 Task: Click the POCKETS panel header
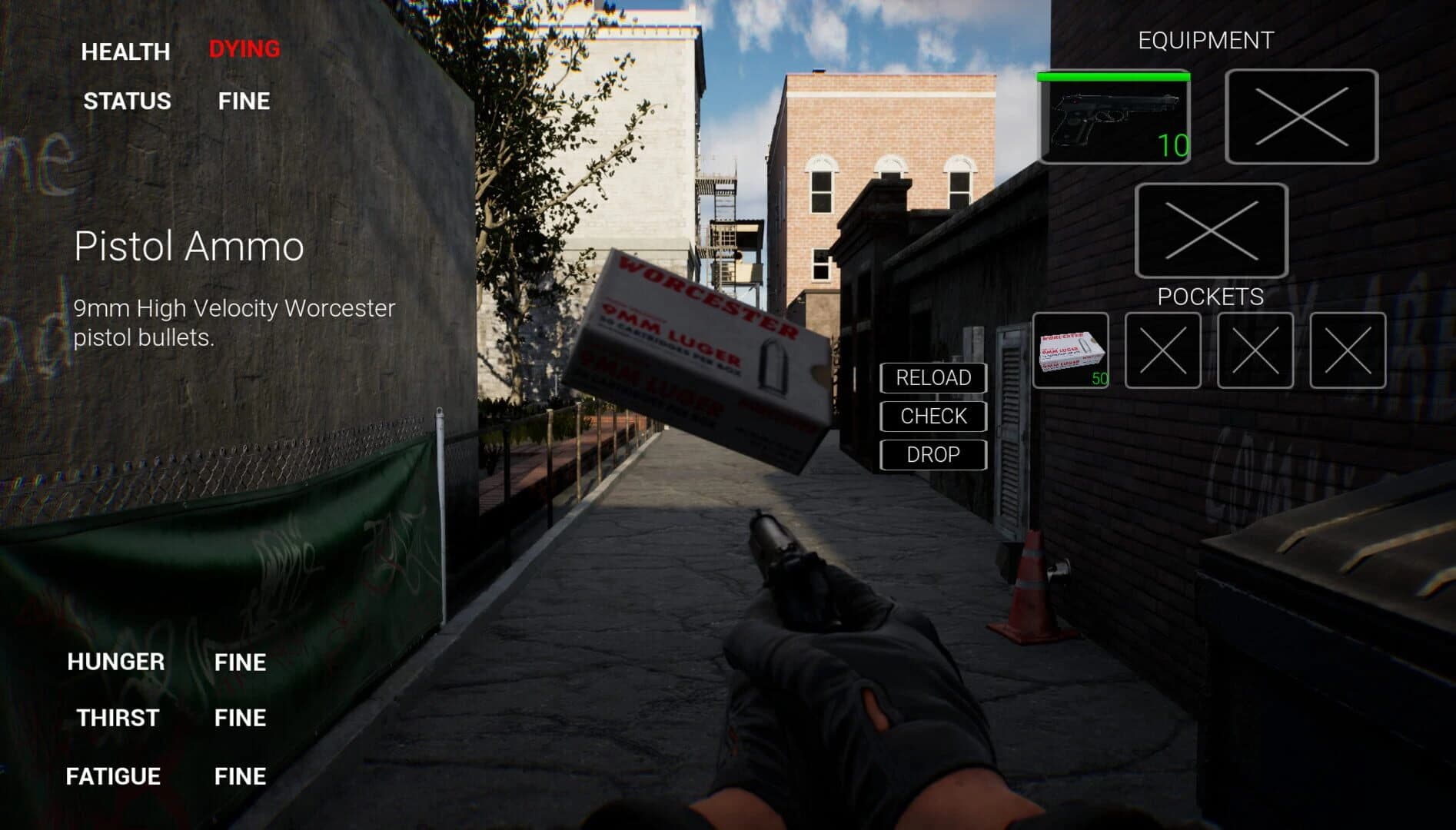[1212, 294]
